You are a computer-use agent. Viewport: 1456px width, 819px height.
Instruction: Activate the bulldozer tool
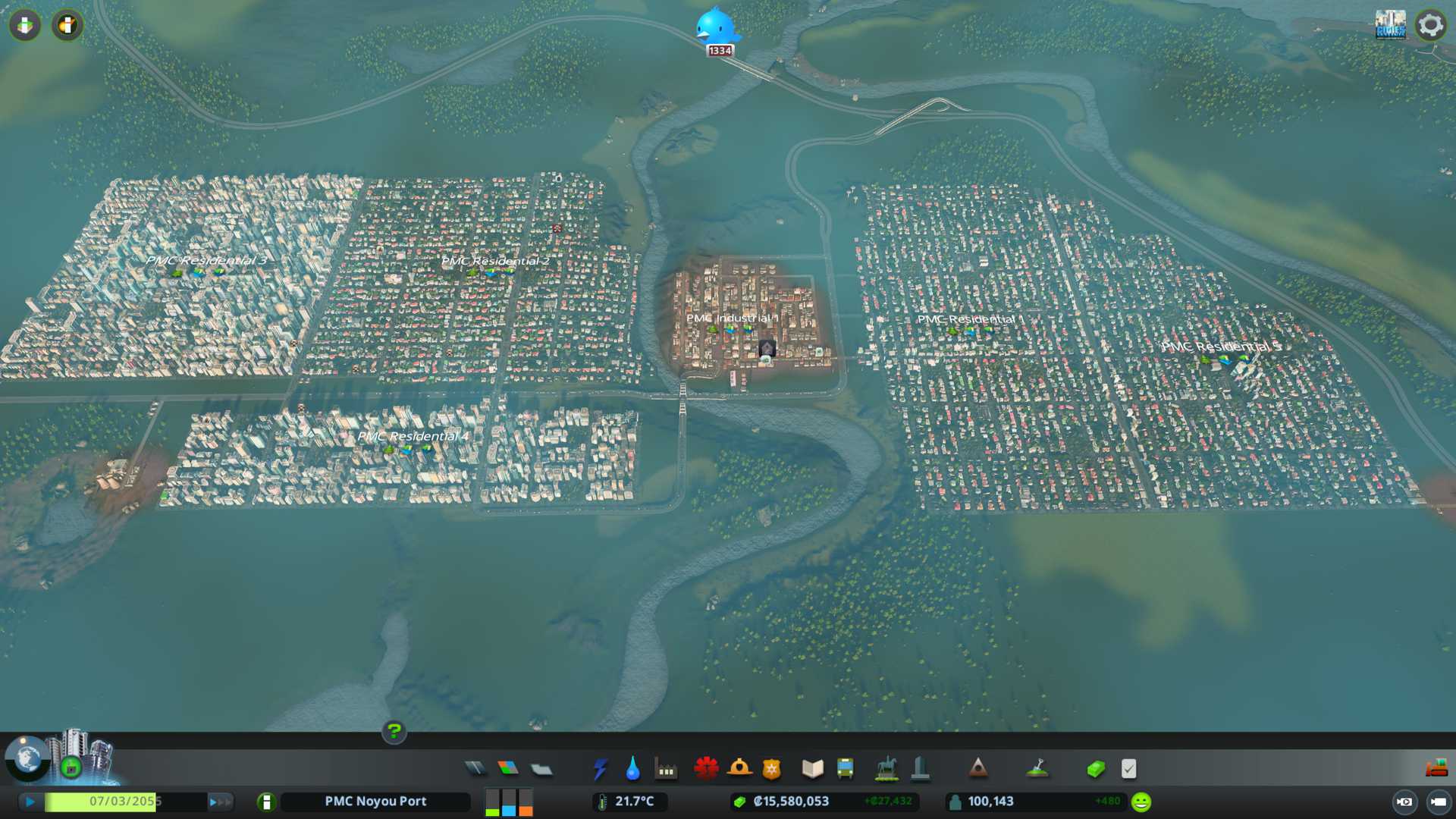pyautogui.click(x=1436, y=769)
